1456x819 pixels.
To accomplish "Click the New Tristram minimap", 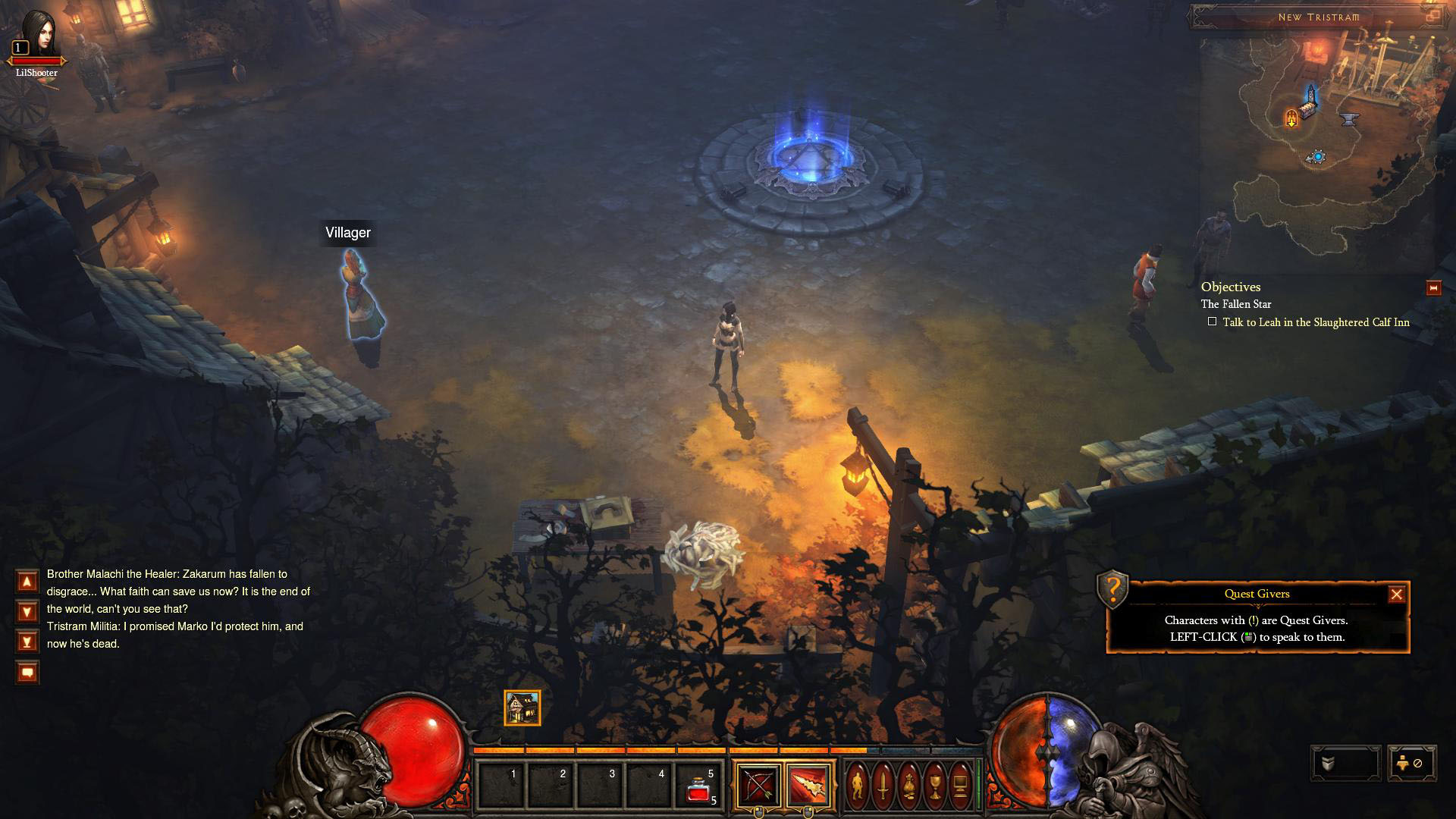I will (1318, 144).
